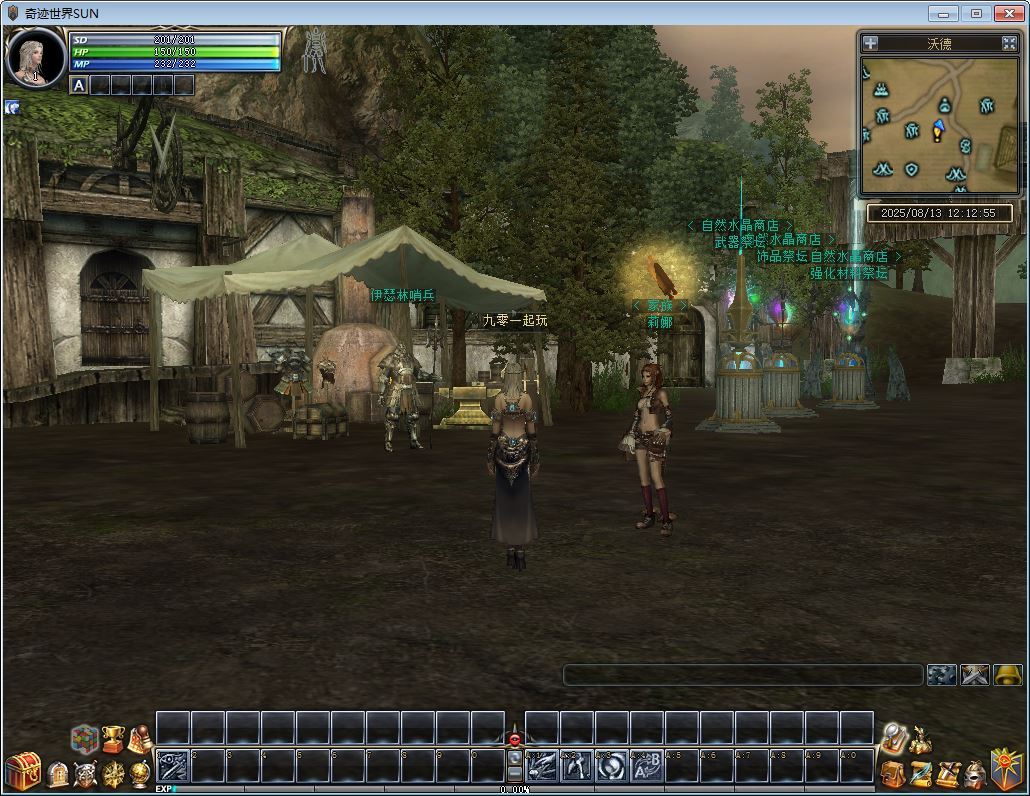The height and width of the screenshot is (796, 1030).
Task: Use the swirl skill in slot A:3
Action: click(612, 766)
